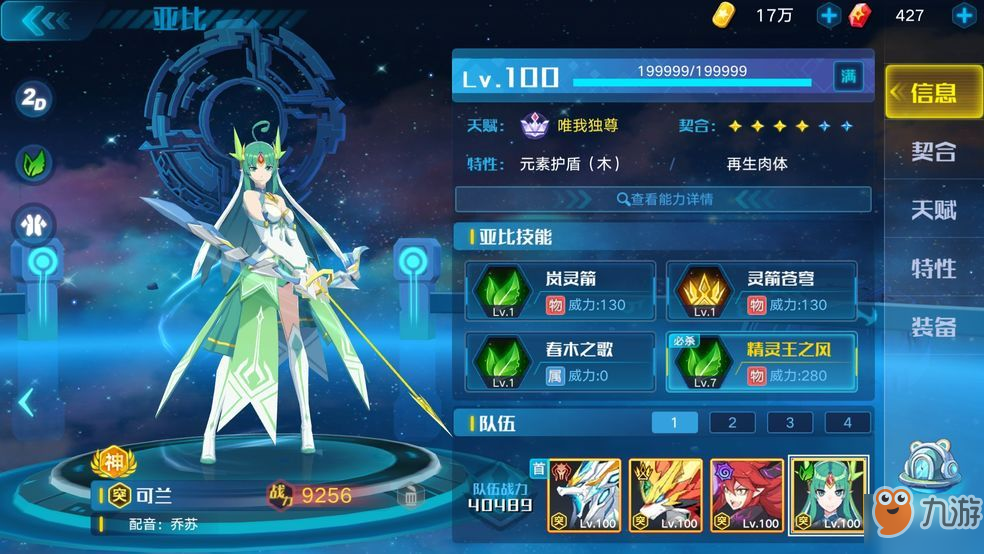Switch to team 4
The height and width of the screenshot is (554, 984).
(848, 422)
